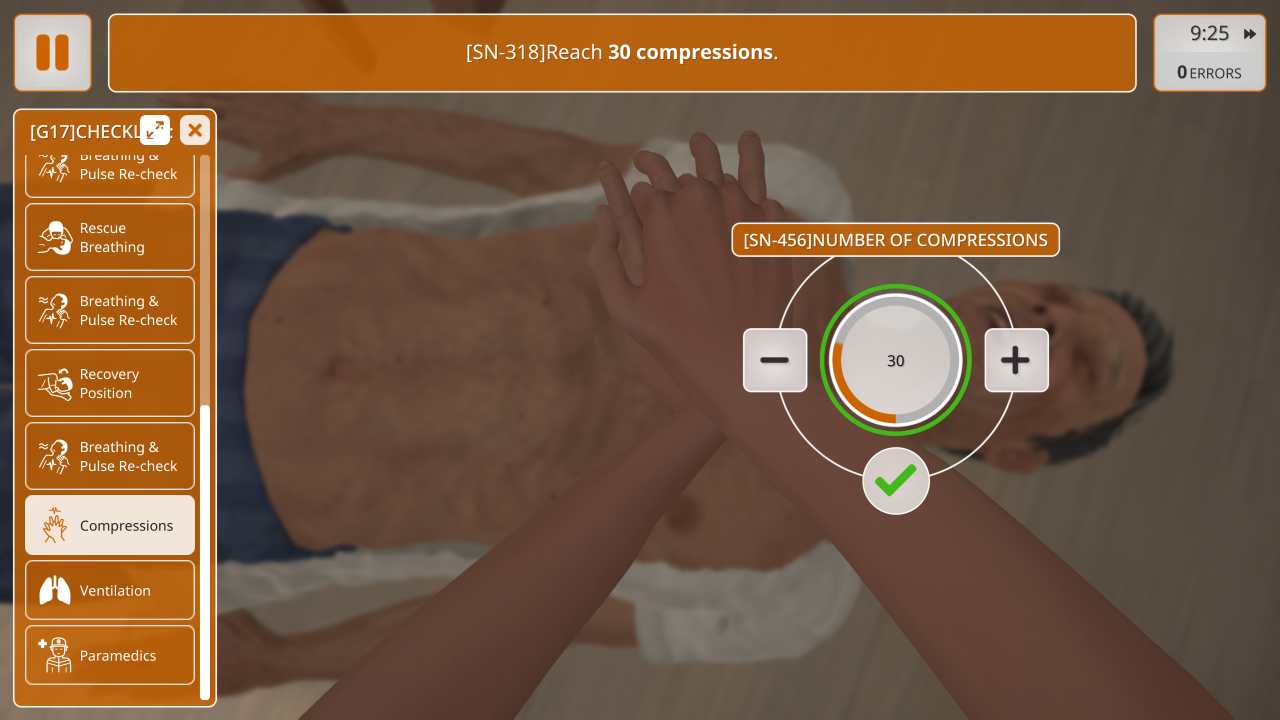This screenshot has width=1280, height=720.
Task: Toggle the checklist panel size with the arrows icon
Action: tap(155, 130)
